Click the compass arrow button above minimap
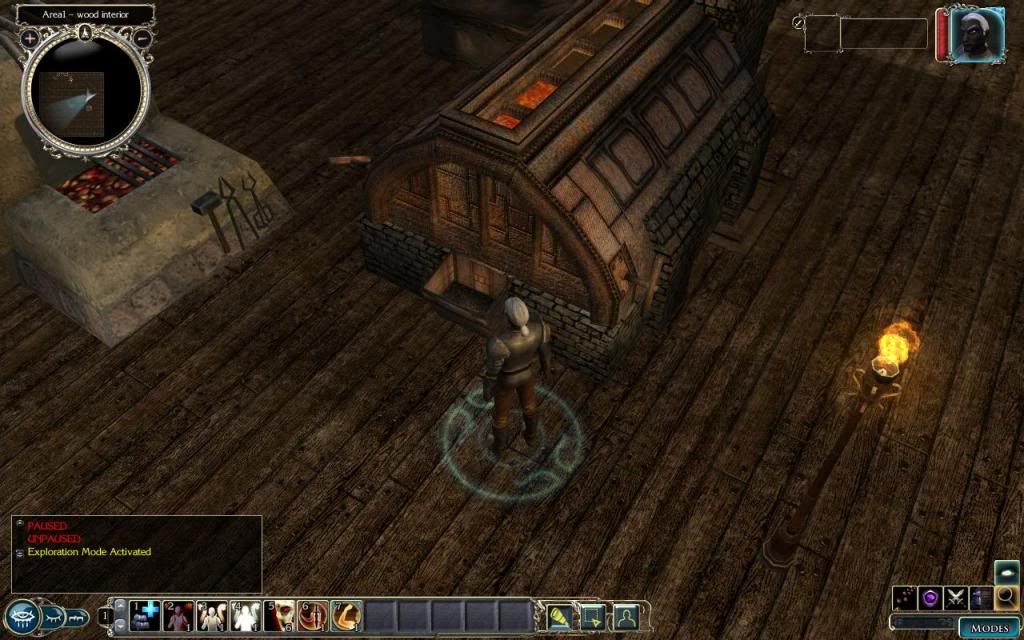The width and height of the screenshot is (1024, 640). pos(86,32)
